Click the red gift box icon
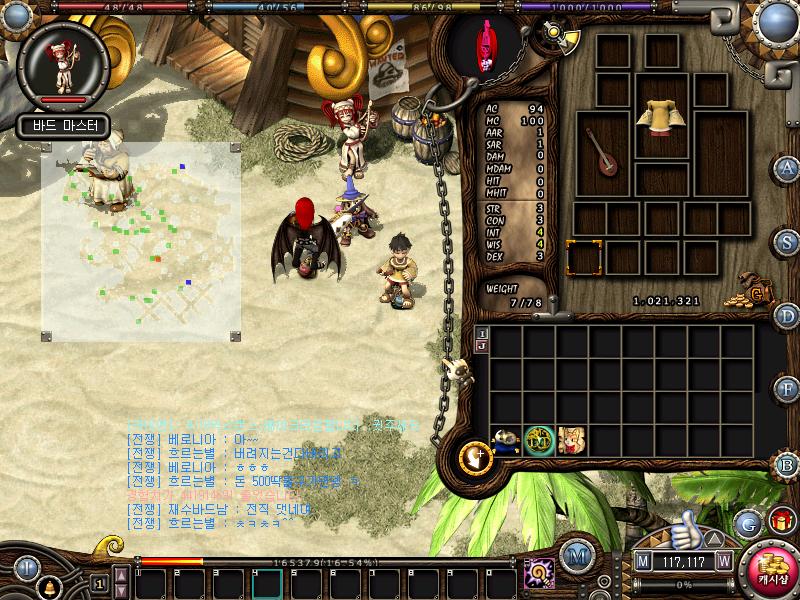800x600 pixels. (x=781, y=521)
